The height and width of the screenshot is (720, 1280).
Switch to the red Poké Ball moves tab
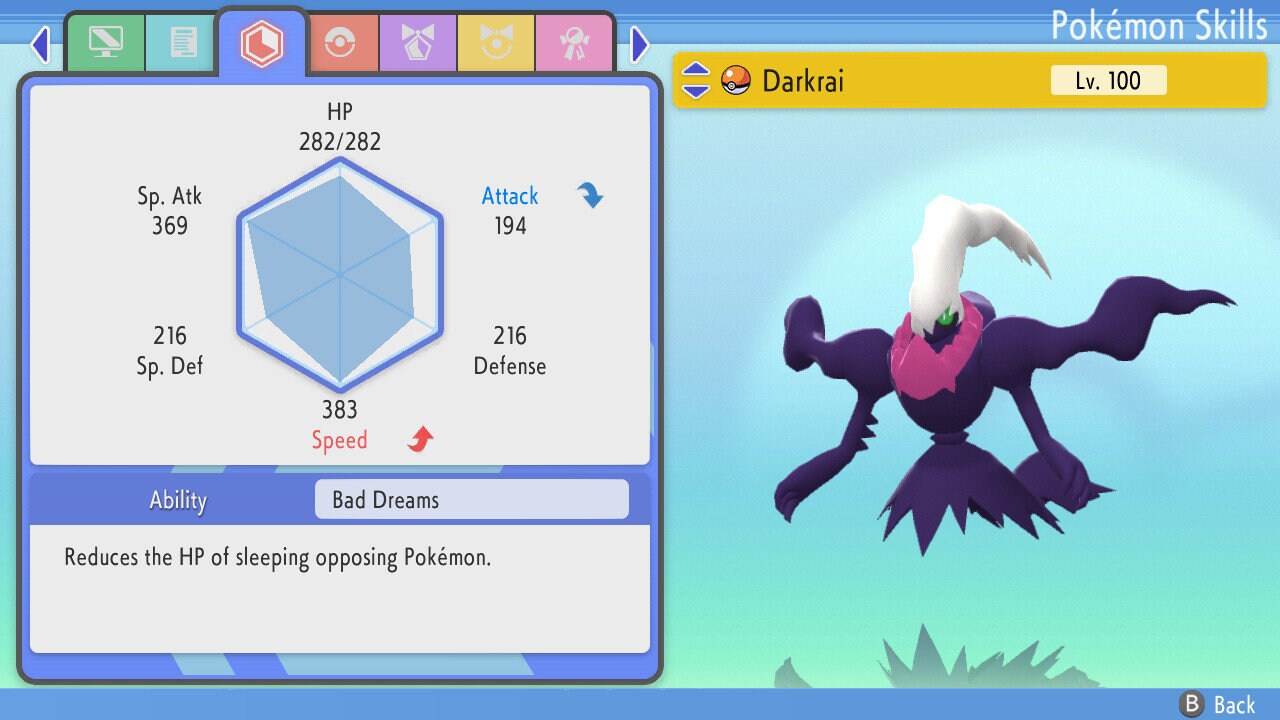340,43
